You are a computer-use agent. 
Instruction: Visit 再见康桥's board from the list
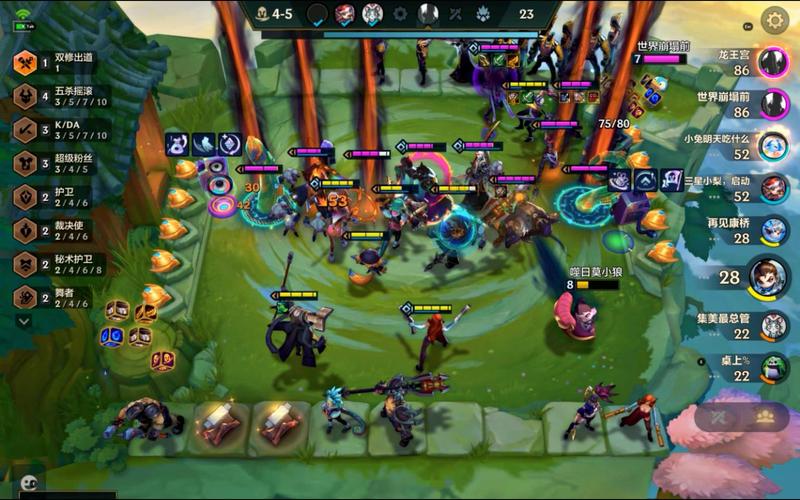772,230
